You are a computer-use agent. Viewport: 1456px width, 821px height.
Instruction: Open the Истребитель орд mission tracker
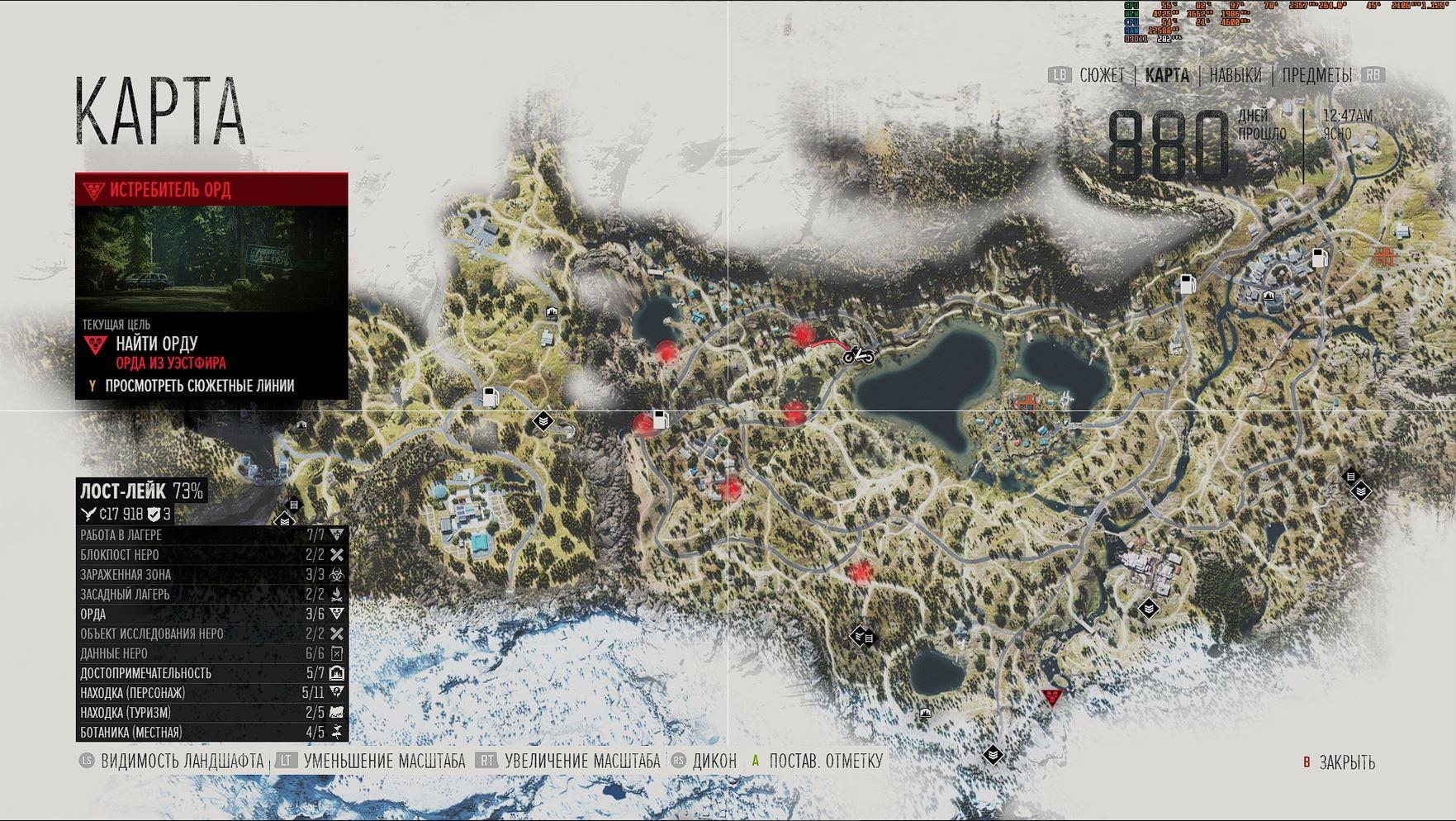click(211, 190)
